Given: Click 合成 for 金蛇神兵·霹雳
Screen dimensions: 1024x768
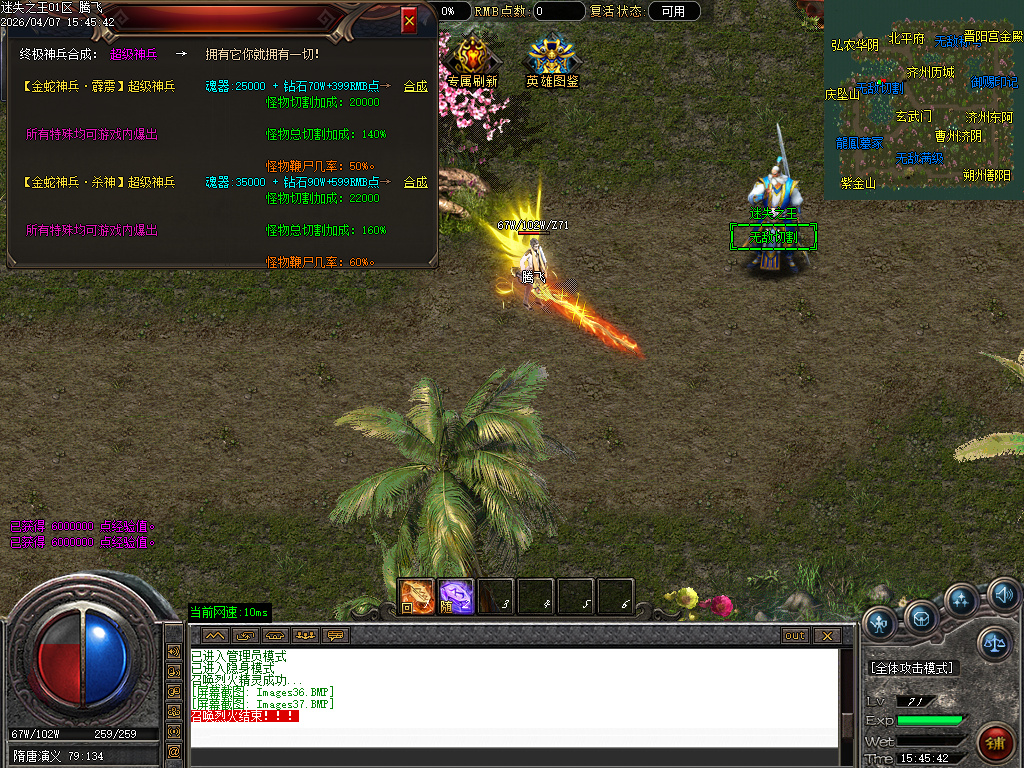Looking at the screenshot, I should (415, 87).
